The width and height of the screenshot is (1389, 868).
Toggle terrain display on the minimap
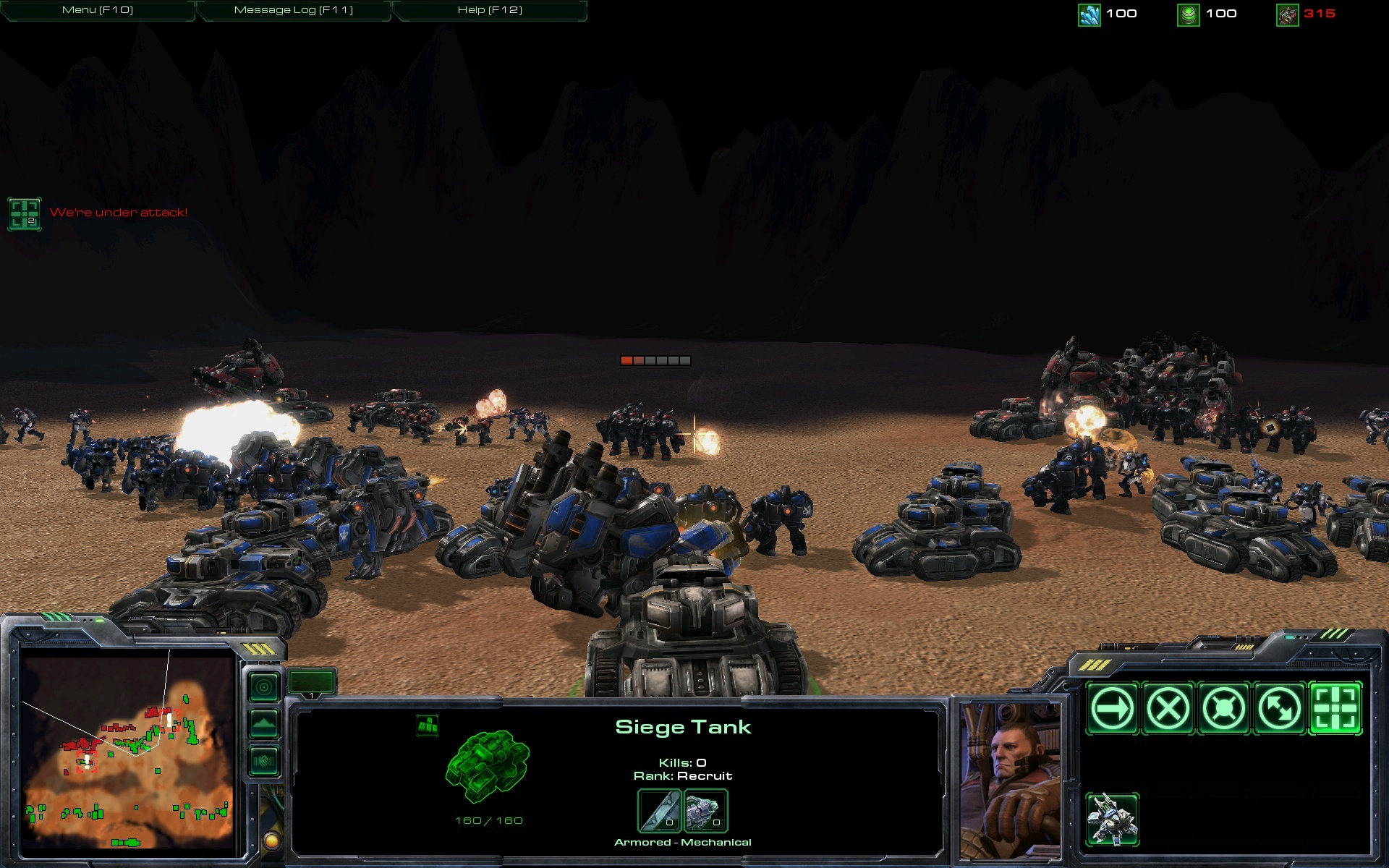[x=263, y=723]
